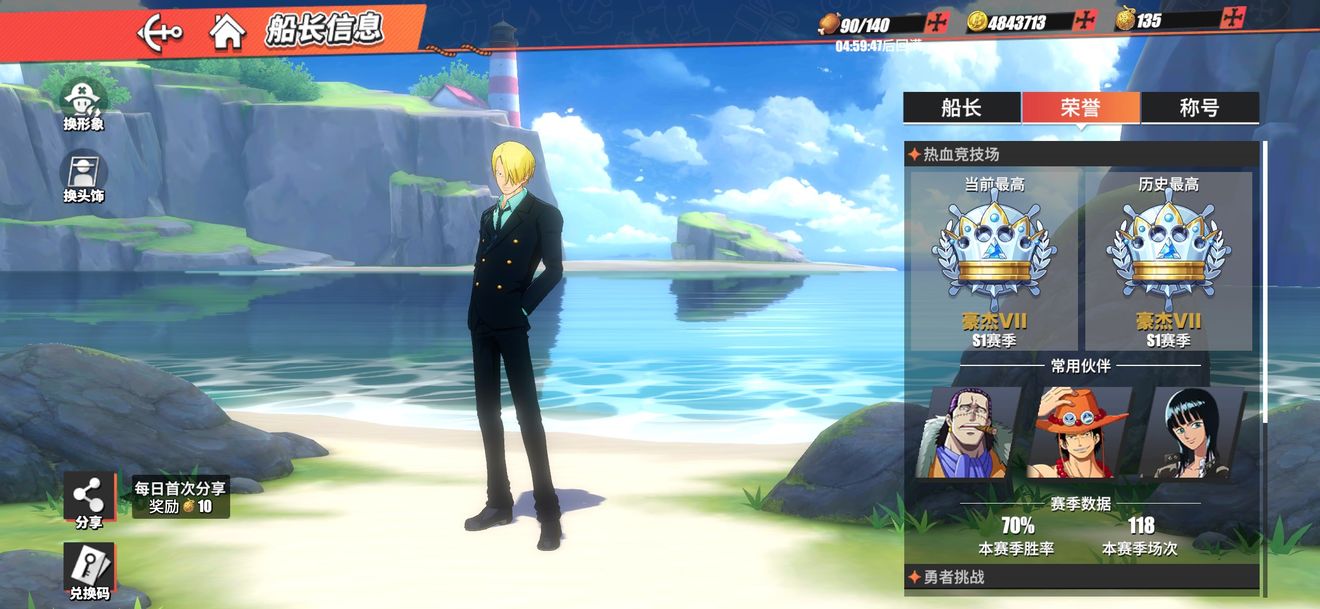
Task: Switch to the 称号 title tab
Action: 1199,108
